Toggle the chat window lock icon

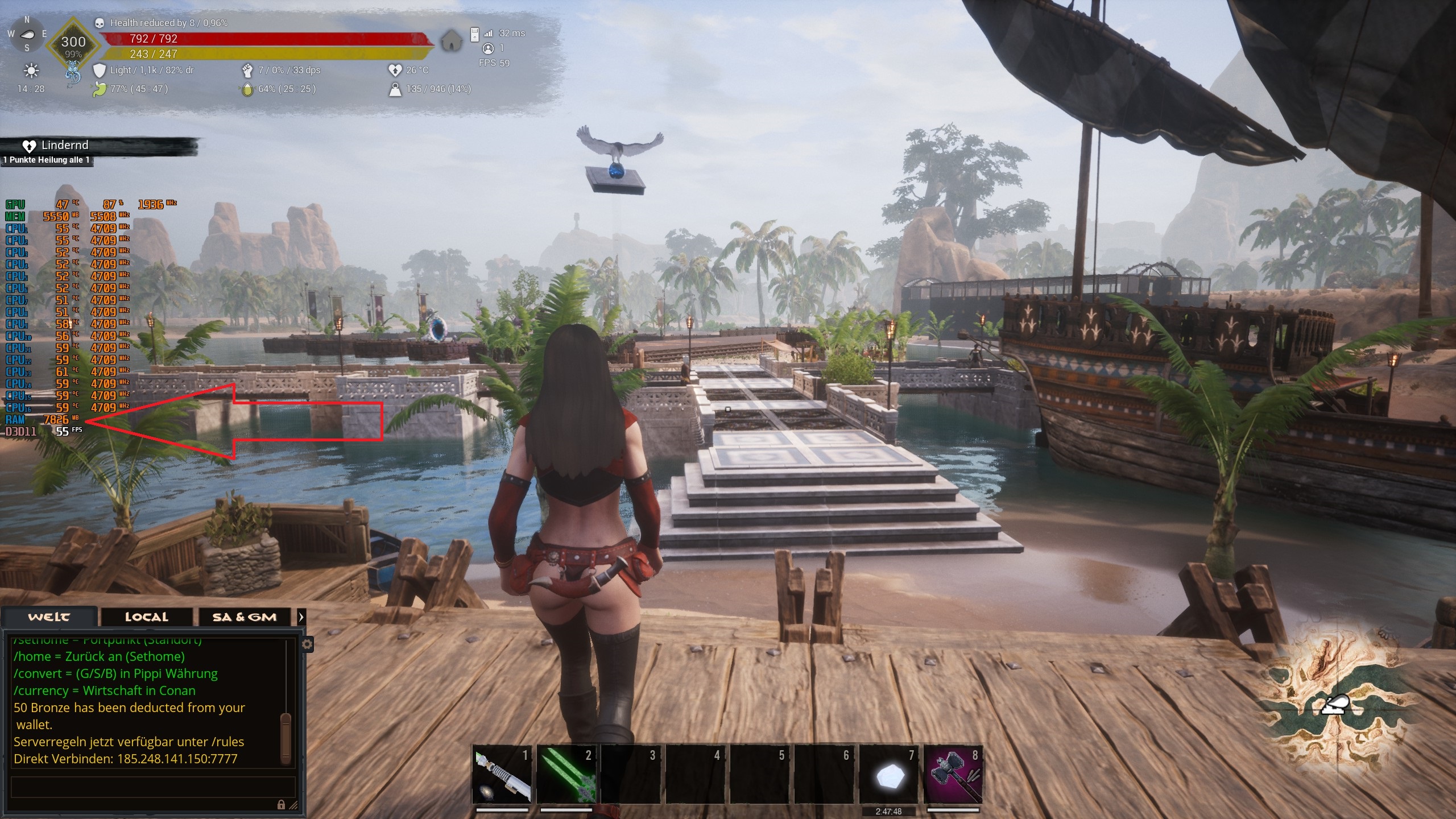[281, 804]
